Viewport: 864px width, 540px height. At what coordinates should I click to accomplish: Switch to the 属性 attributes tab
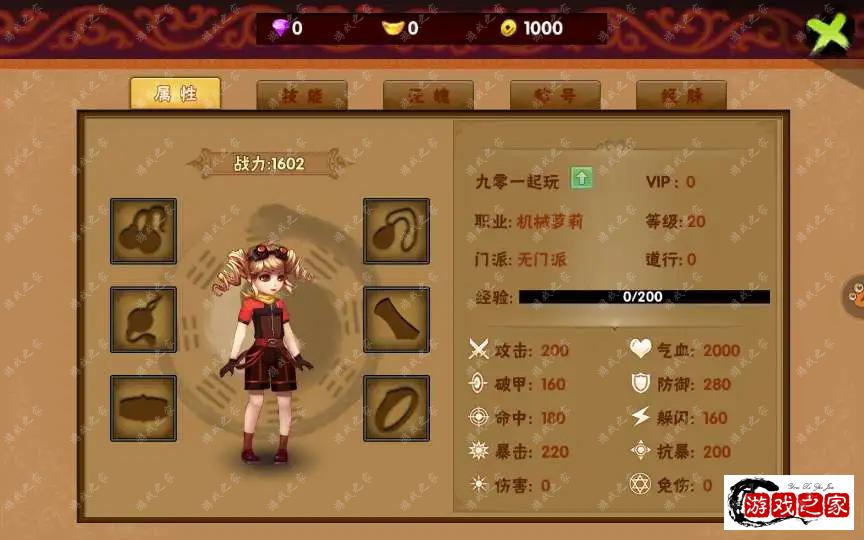(x=175, y=94)
